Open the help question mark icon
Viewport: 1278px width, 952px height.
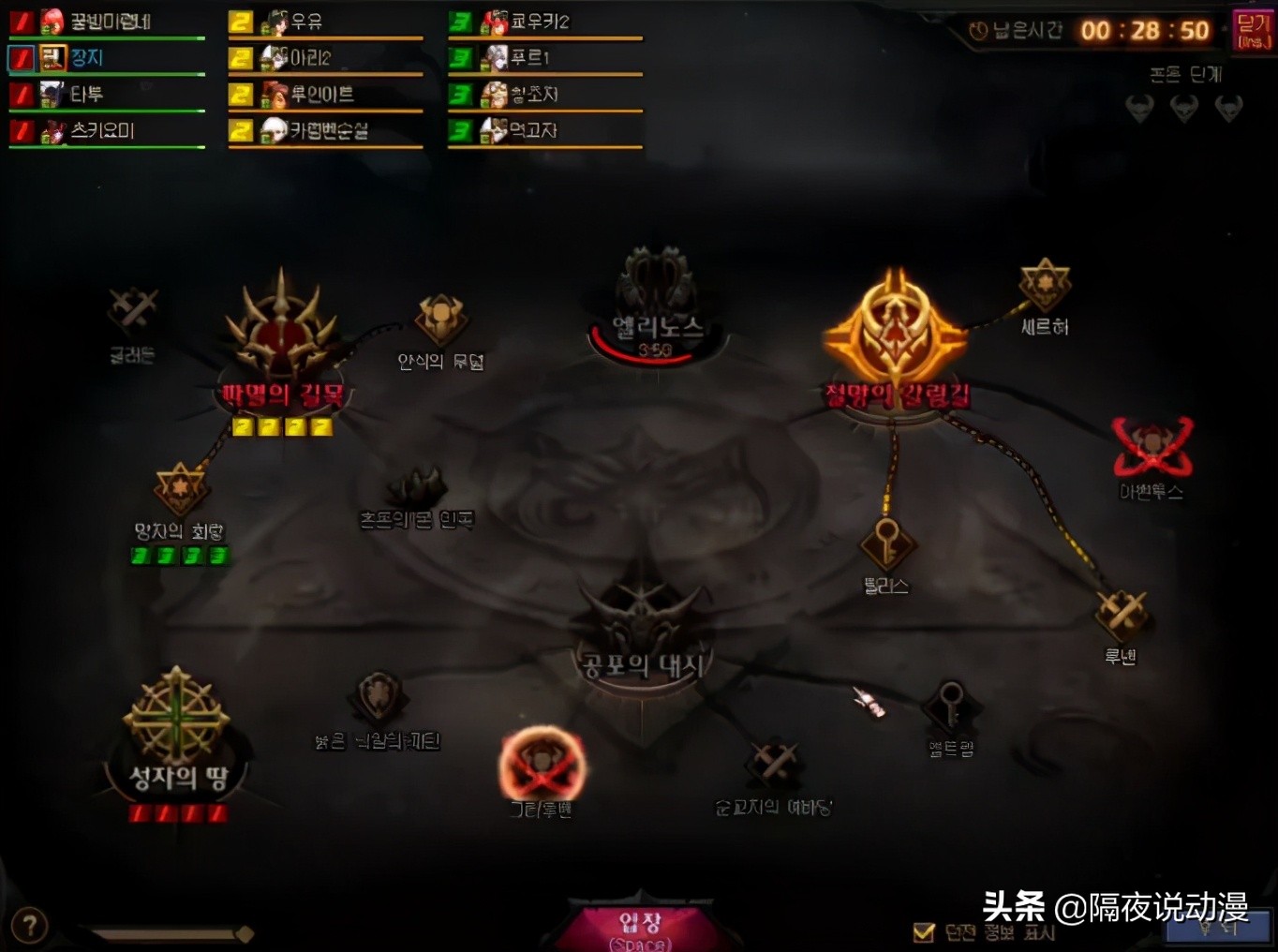click(30, 926)
